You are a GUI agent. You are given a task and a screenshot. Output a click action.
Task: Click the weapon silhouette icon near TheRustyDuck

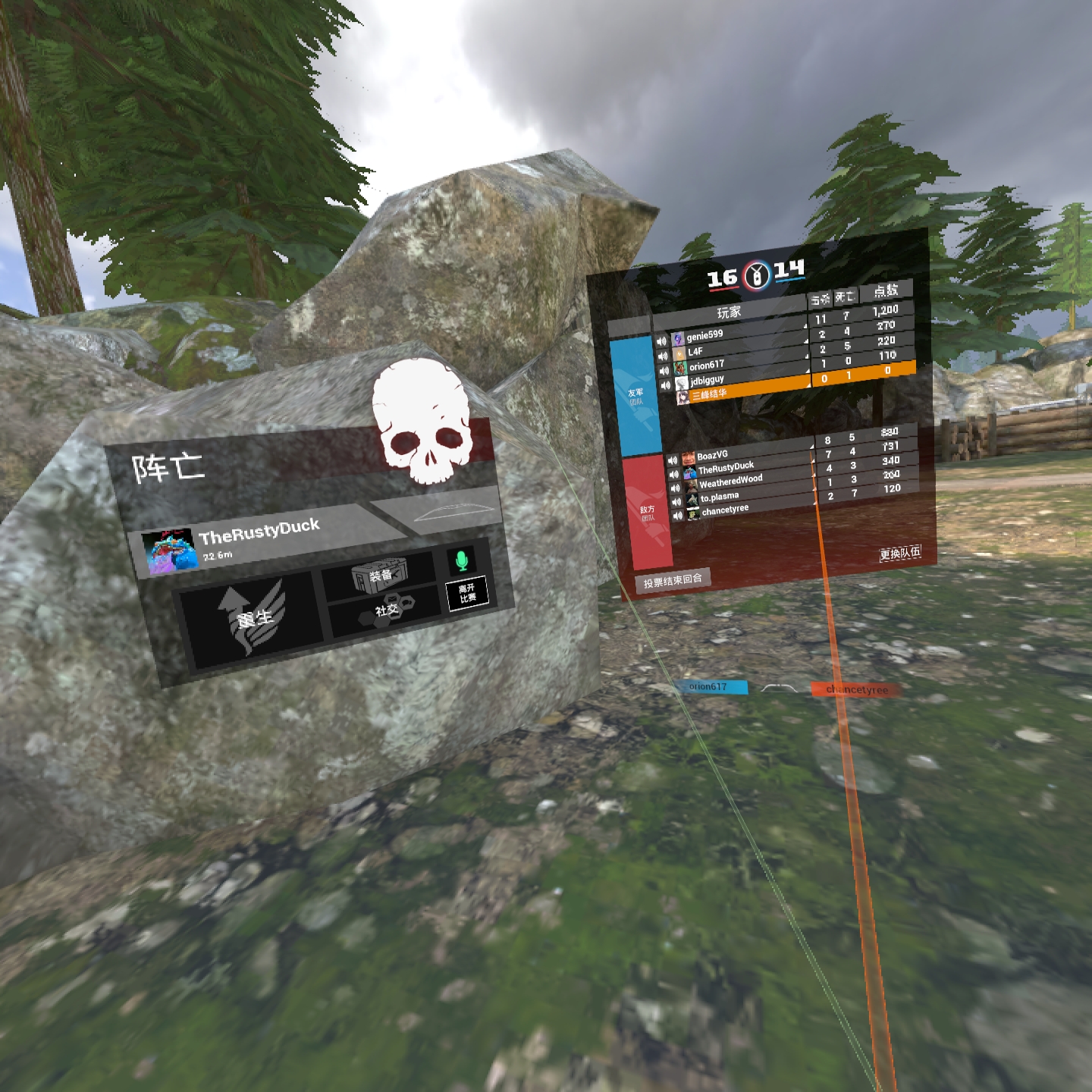[454, 514]
